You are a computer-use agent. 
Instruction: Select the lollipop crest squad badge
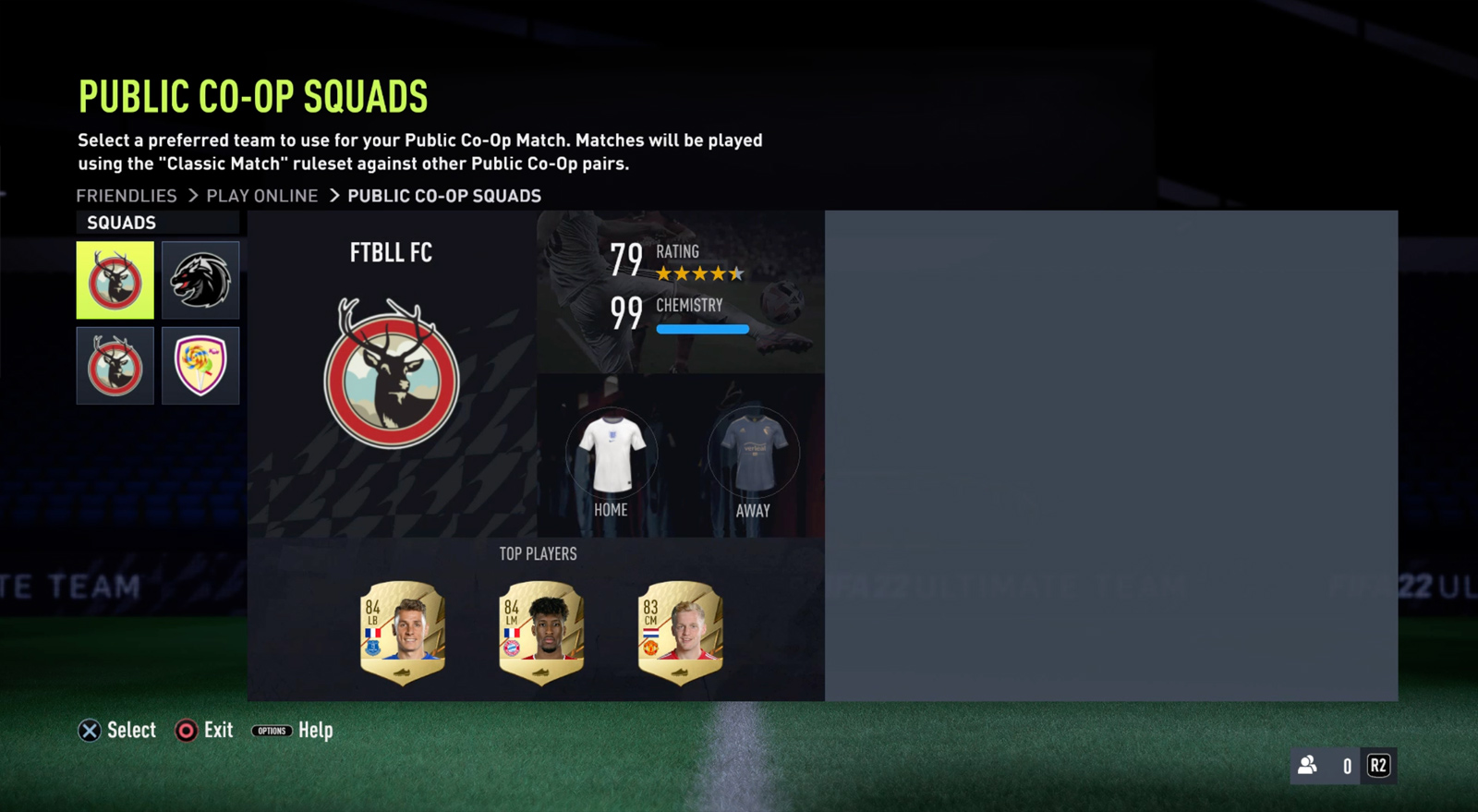200,366
